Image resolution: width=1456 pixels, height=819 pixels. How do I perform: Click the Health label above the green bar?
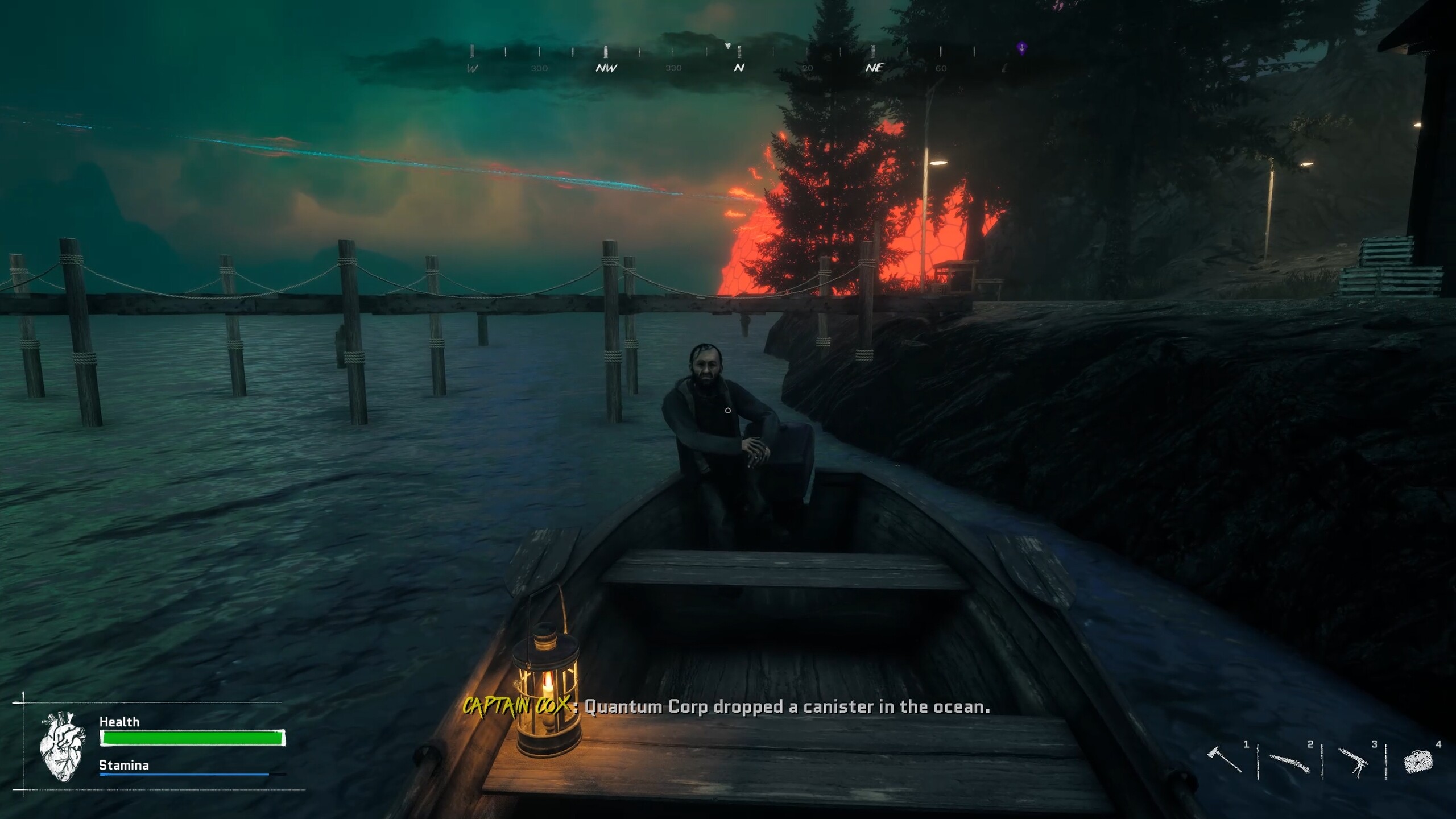tap(119, 721)
